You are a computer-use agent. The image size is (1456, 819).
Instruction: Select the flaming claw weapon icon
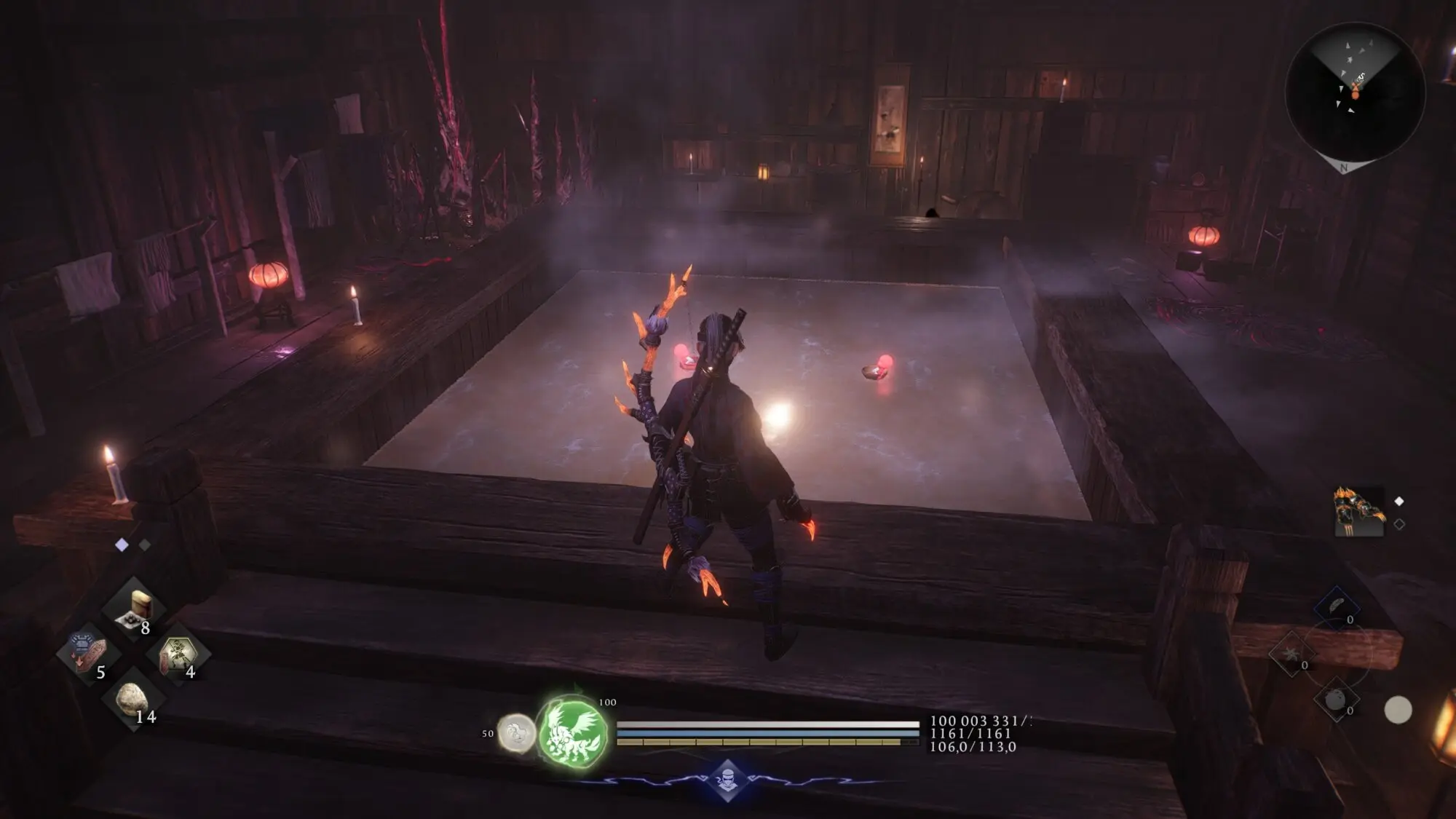(1359, 512)
